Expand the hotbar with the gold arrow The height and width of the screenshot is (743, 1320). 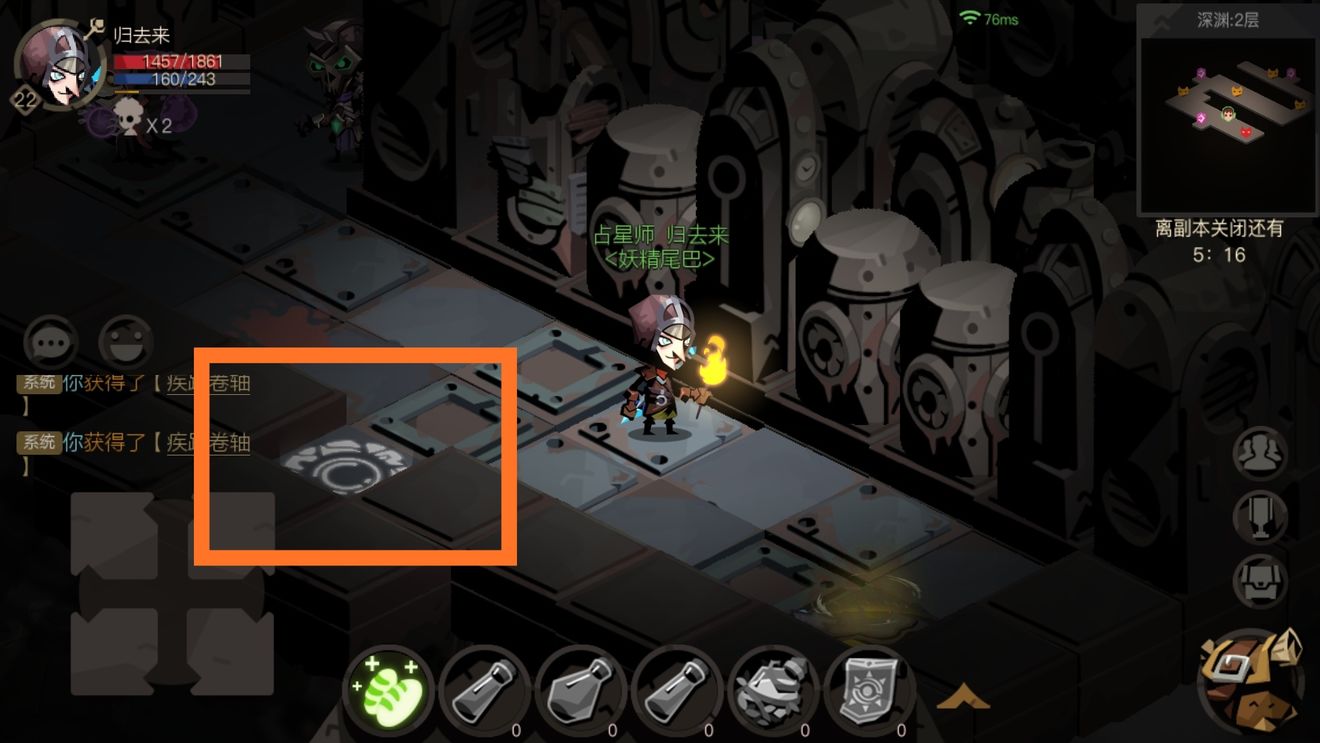(x=962, y=696)
